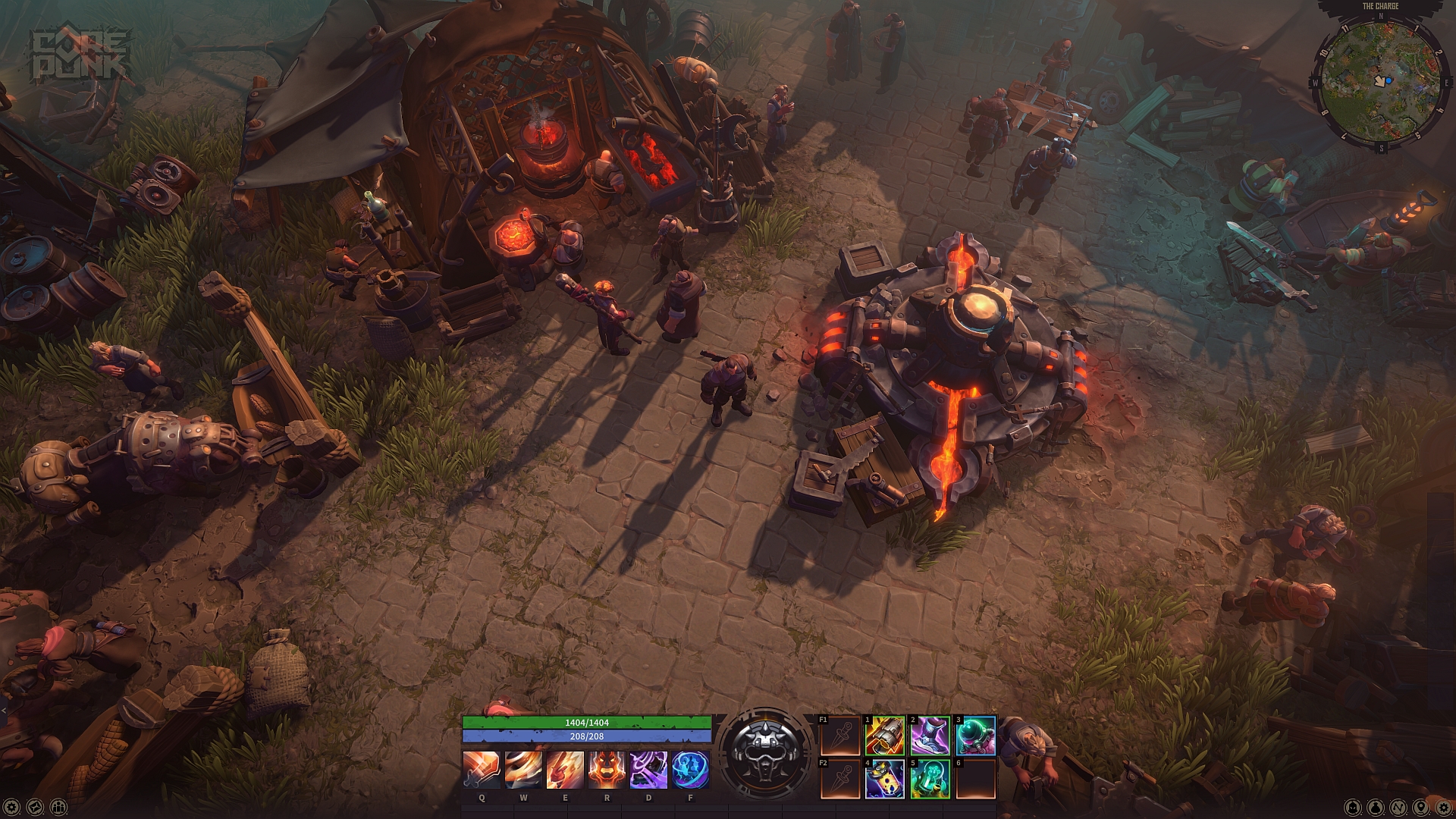The width and height of the screenshot is (1456, 819).
Task: Activate the R flaming rage face ability
Action: click(607, 770)
